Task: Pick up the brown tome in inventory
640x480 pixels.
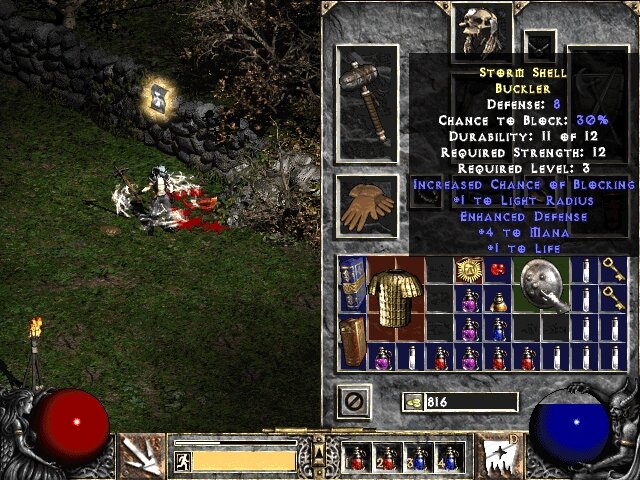Action: click(x=352, y=342)
